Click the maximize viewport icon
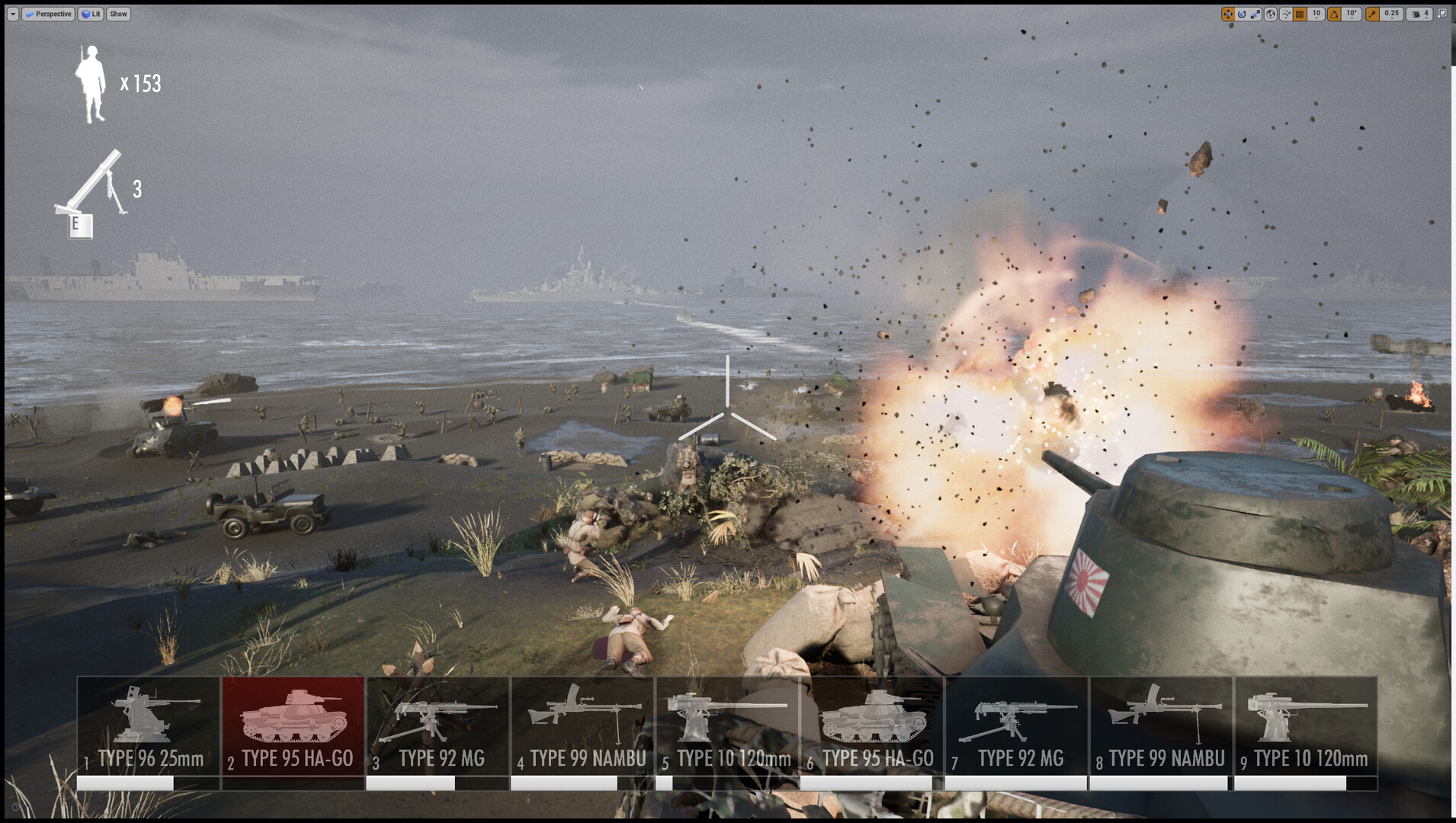Image resolution: width=1456 pixels, height=823 pixels. (1443, 14)
